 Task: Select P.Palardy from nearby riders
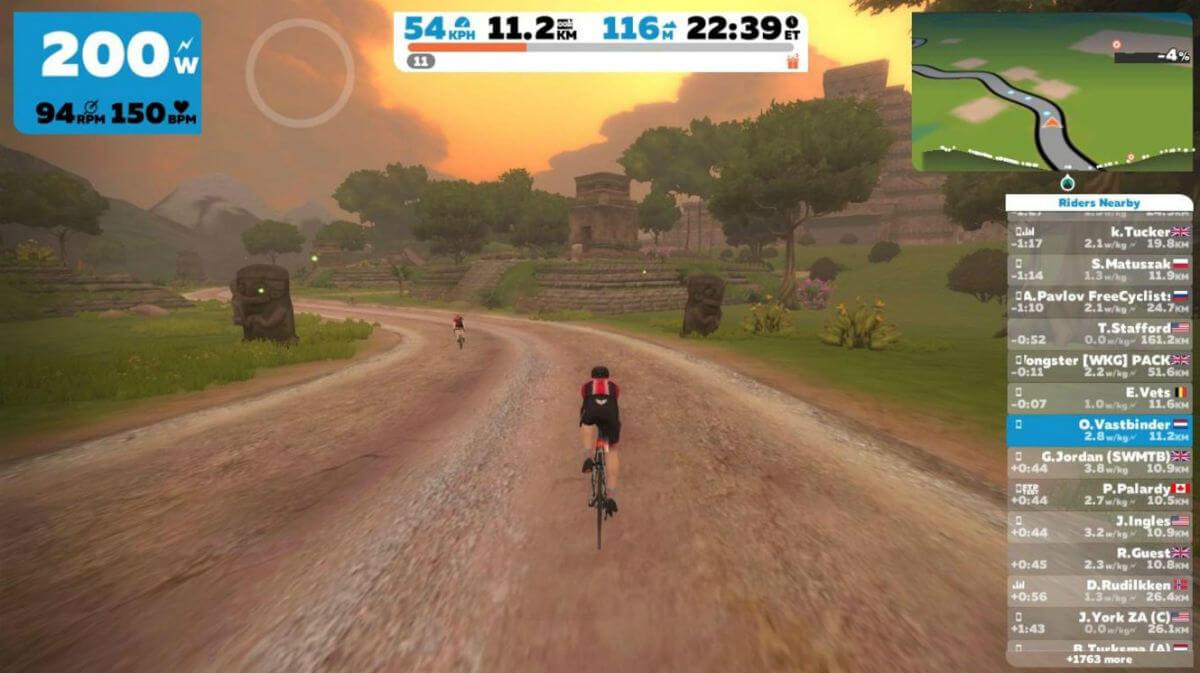[1099, 494]
